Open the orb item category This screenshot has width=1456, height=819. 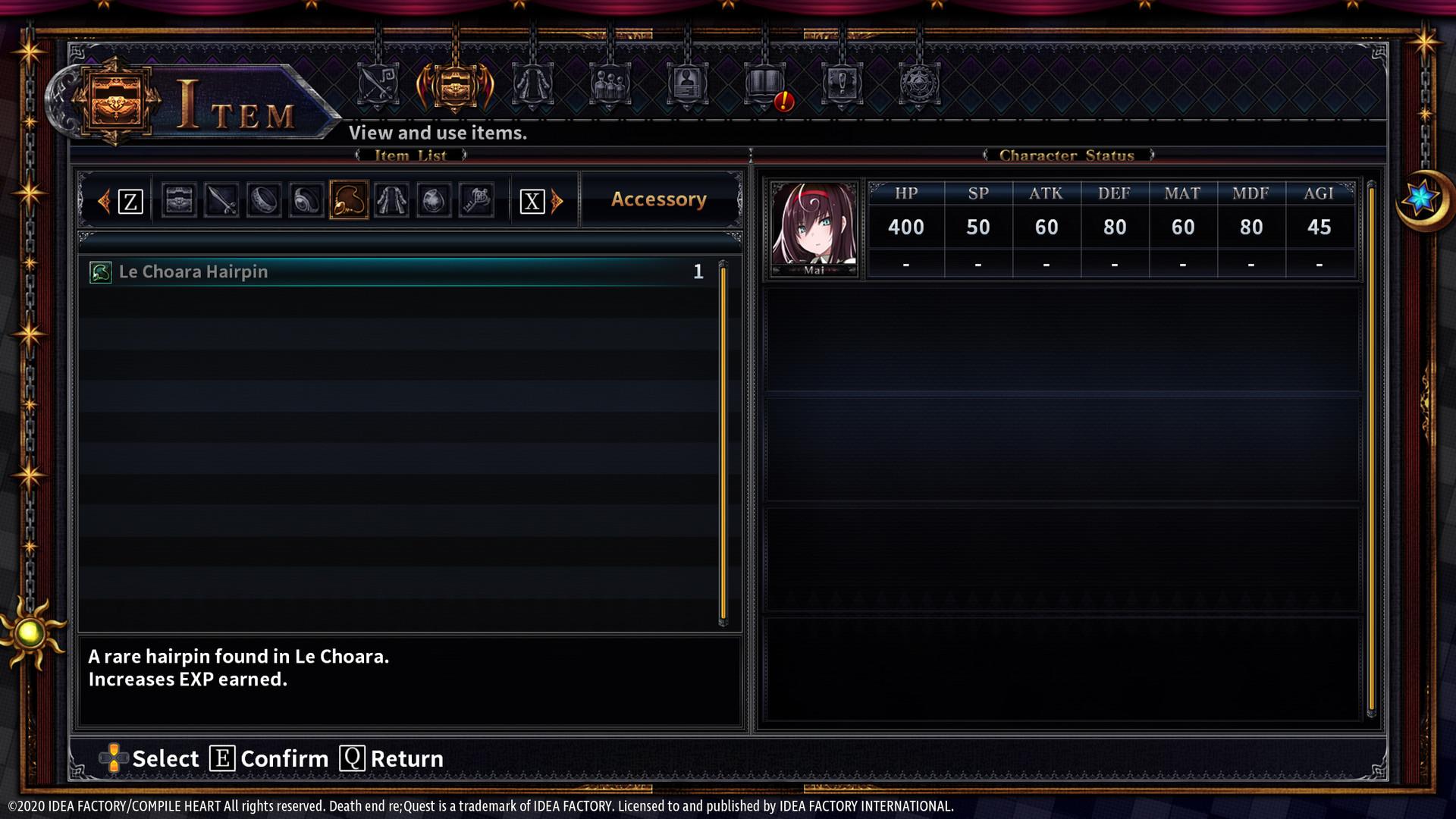point(433,199)
